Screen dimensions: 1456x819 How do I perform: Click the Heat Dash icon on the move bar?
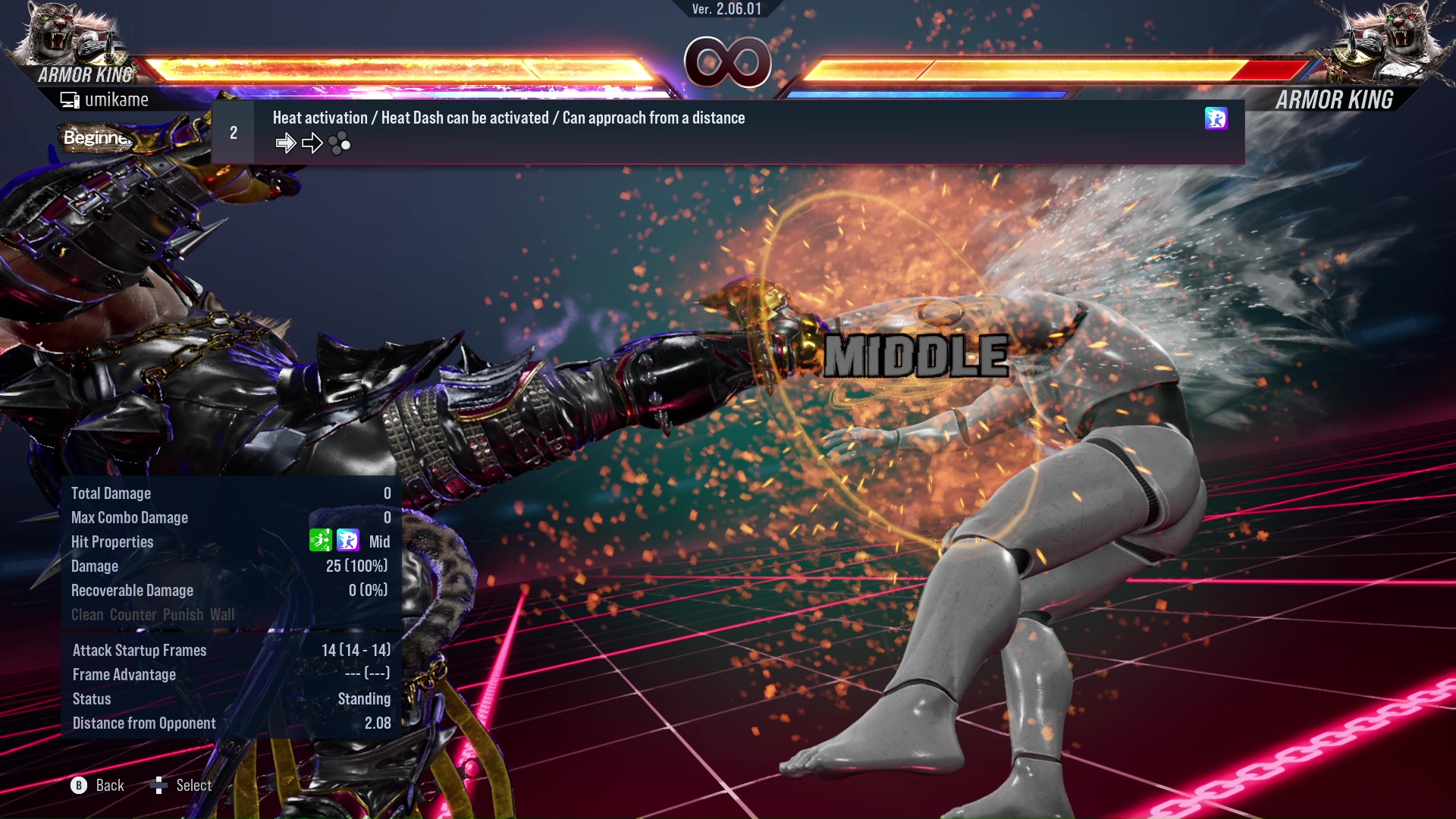tap(1216, 118)
